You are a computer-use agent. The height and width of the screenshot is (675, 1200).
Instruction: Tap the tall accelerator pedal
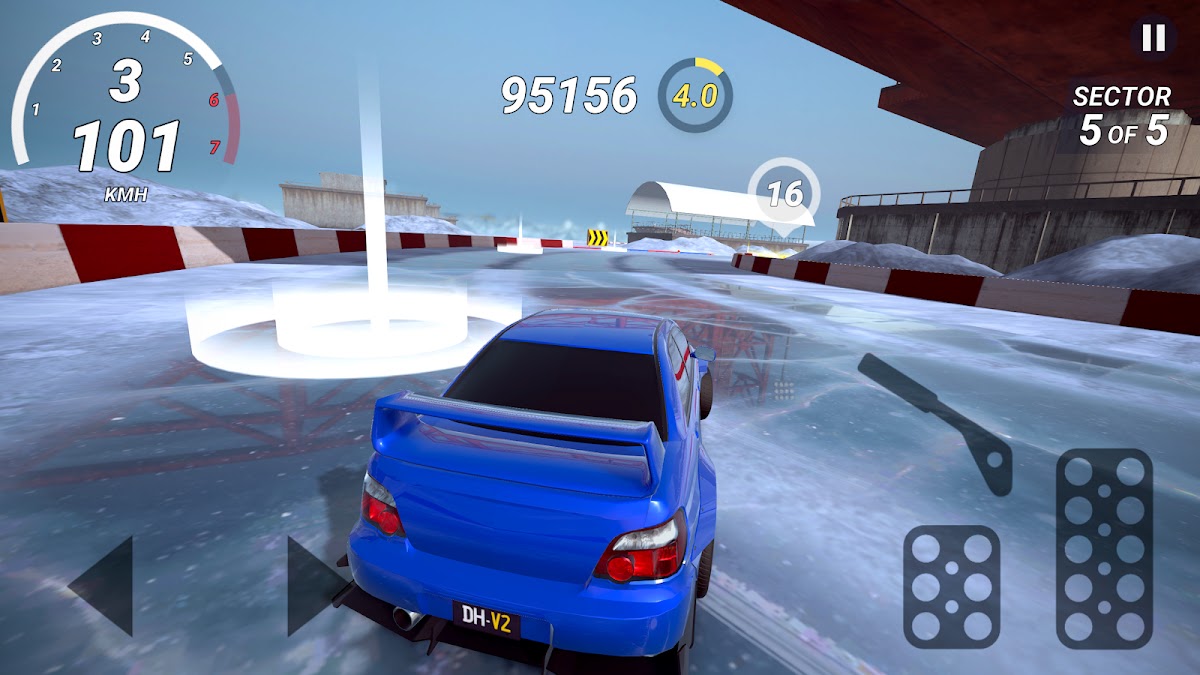(1104, 548)
